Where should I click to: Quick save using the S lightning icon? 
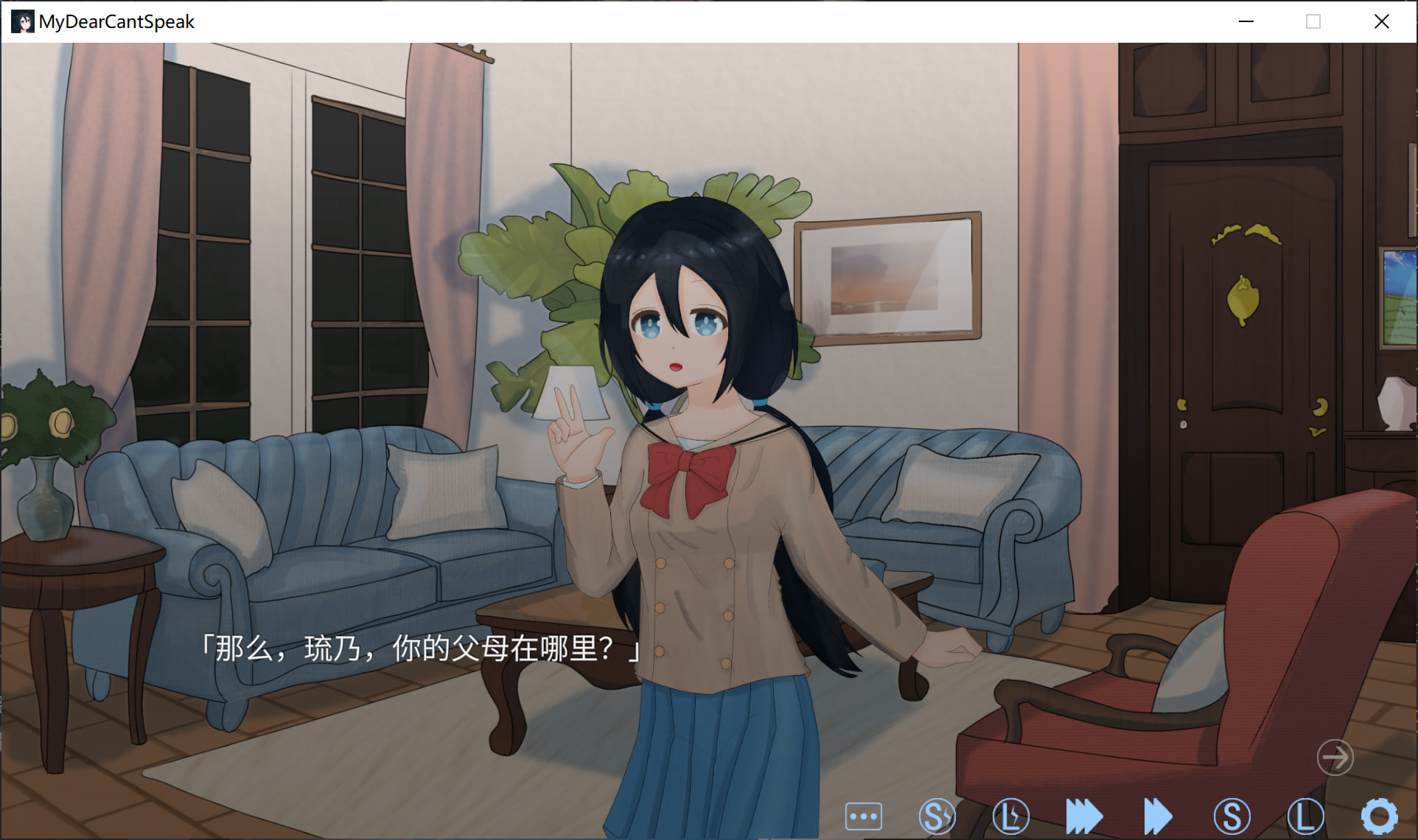(937, 816)
